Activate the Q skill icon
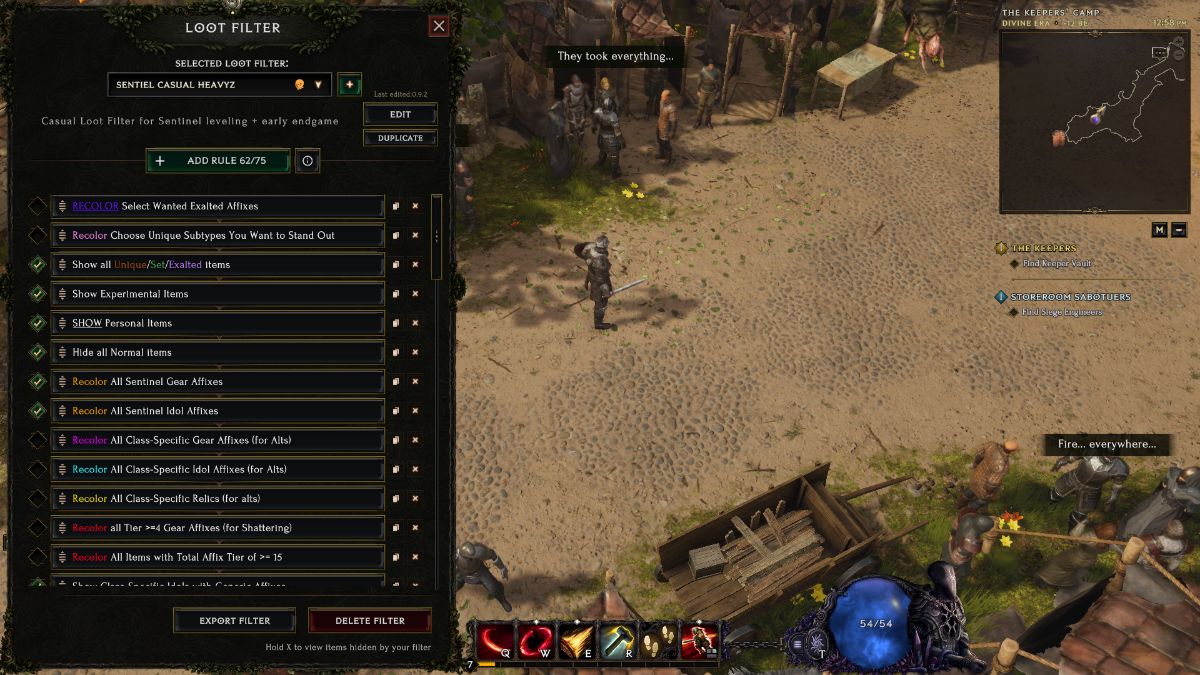This screenshot has width=1200, height=675. coord(495,641)
